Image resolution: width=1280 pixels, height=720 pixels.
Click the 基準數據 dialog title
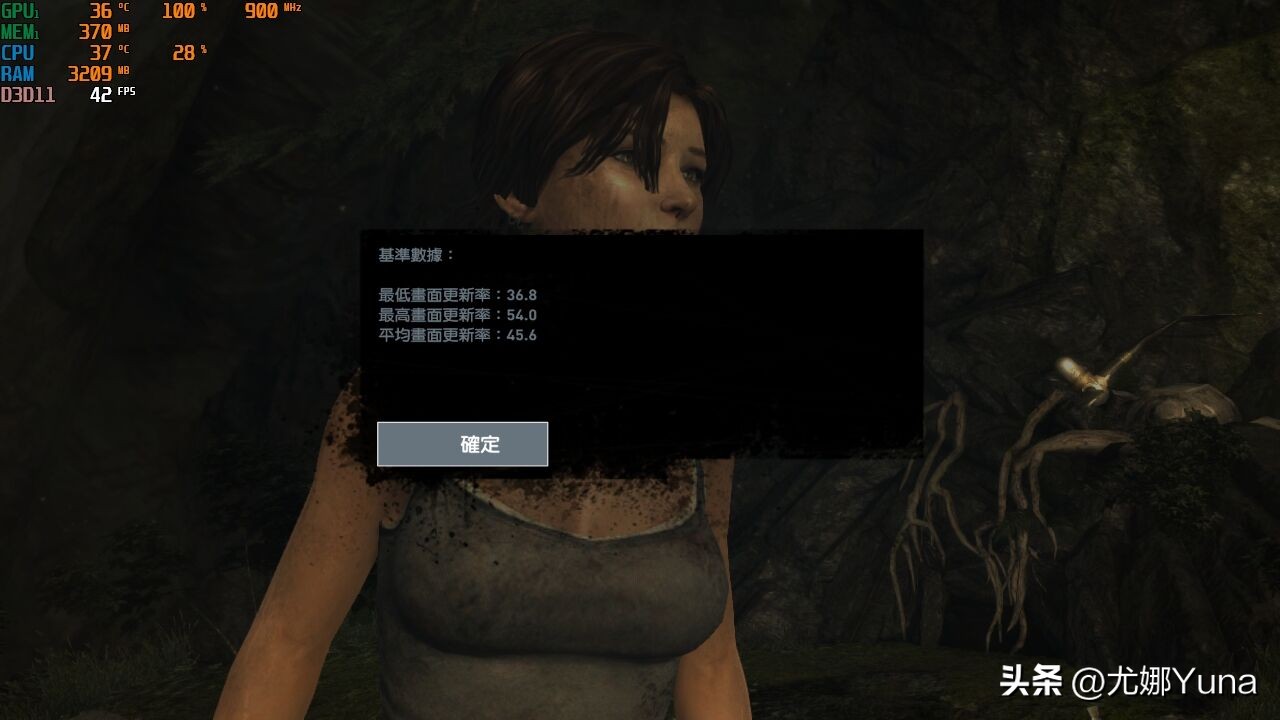pos(410,255)
